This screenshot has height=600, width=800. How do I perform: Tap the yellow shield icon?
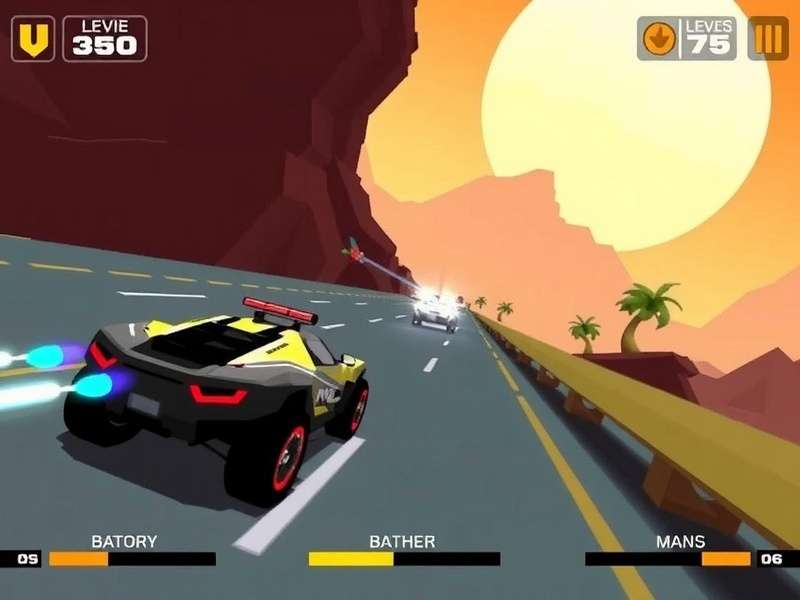click(33, 39)
